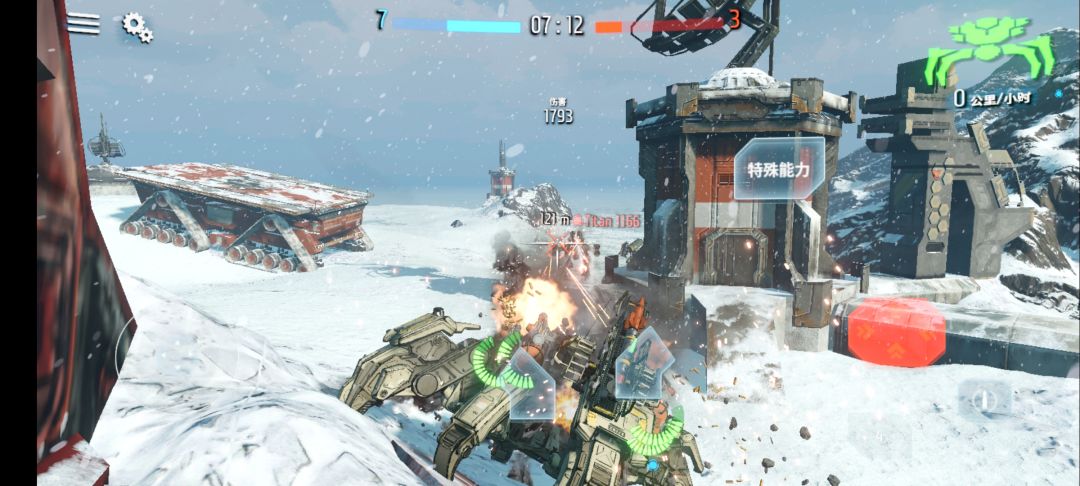Tap the red fire button

click(x=896, y=331)
